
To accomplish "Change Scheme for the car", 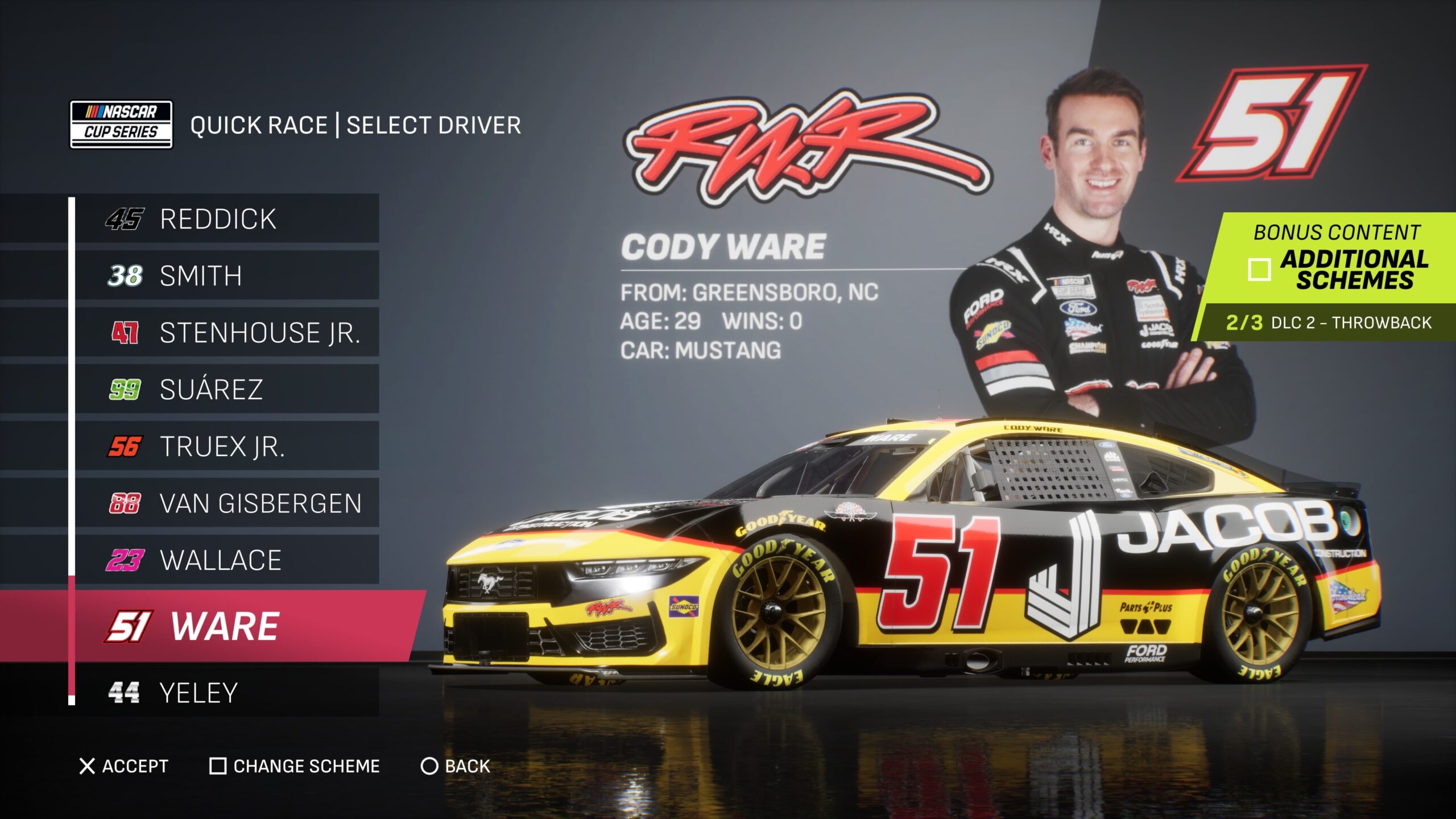I will [295, 766].
